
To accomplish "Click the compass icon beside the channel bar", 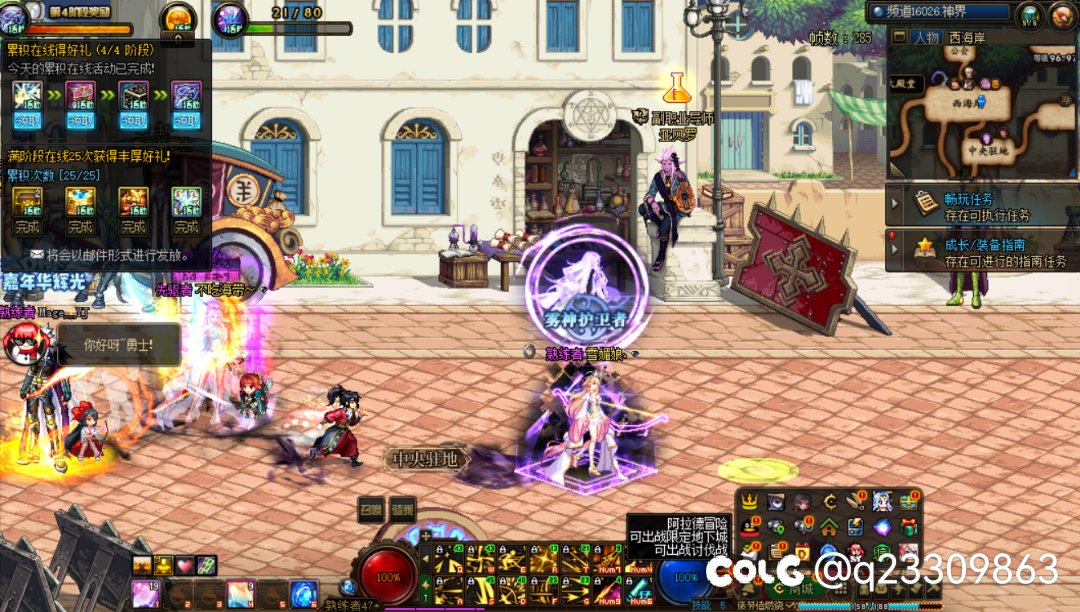I will click(x=1030, y=15).
